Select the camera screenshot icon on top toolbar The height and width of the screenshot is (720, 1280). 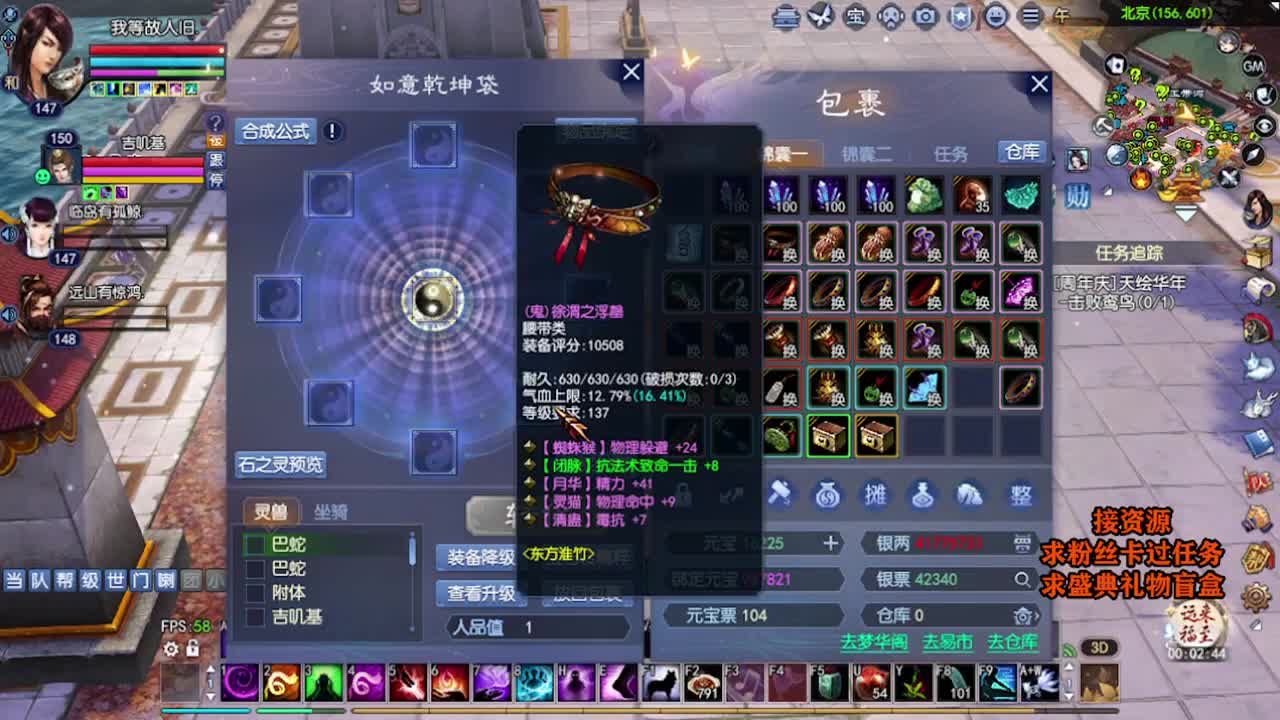[926, 17]
